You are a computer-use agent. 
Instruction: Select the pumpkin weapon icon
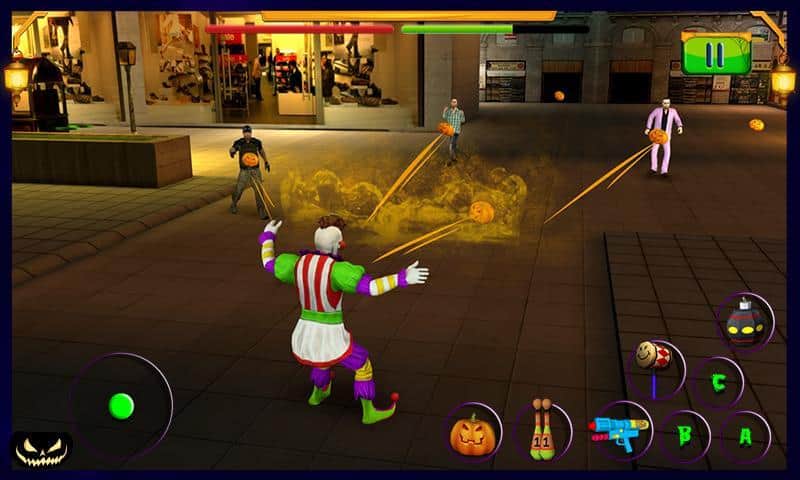[473, 432]
